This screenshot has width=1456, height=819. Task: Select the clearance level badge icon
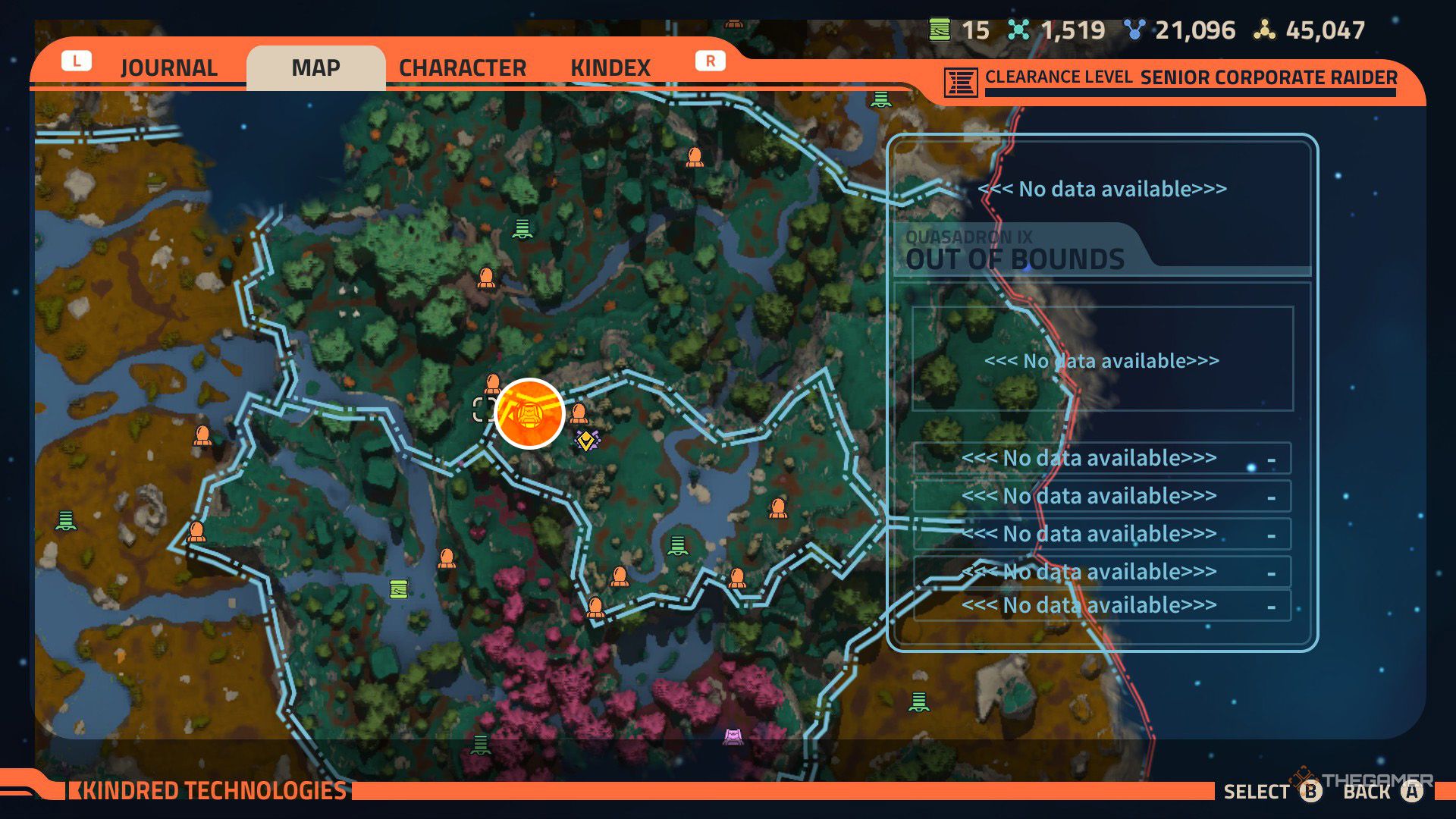click(x=959, y=82)
